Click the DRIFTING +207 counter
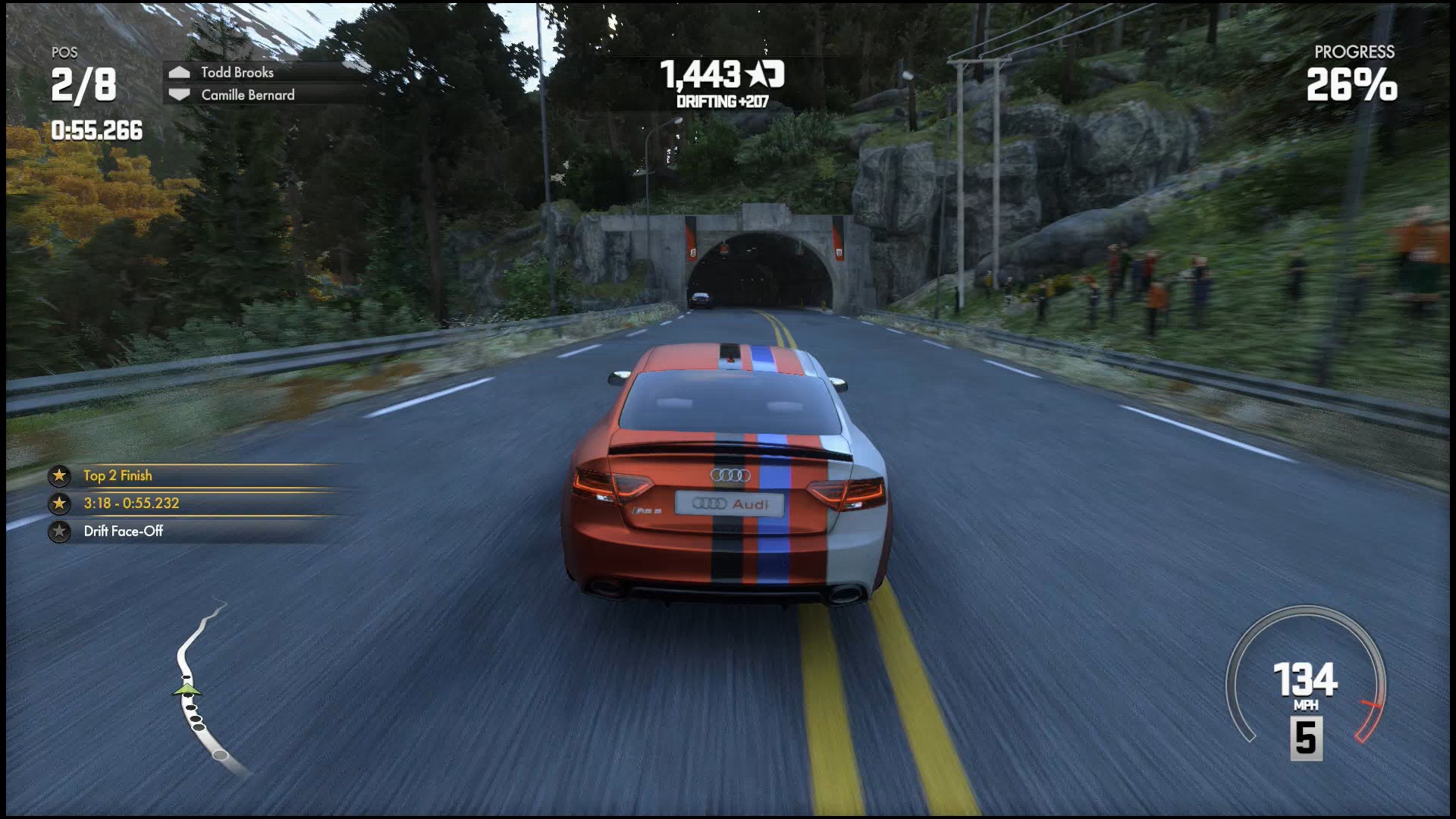Screen dimensions: 1456x819 (721, 99)
